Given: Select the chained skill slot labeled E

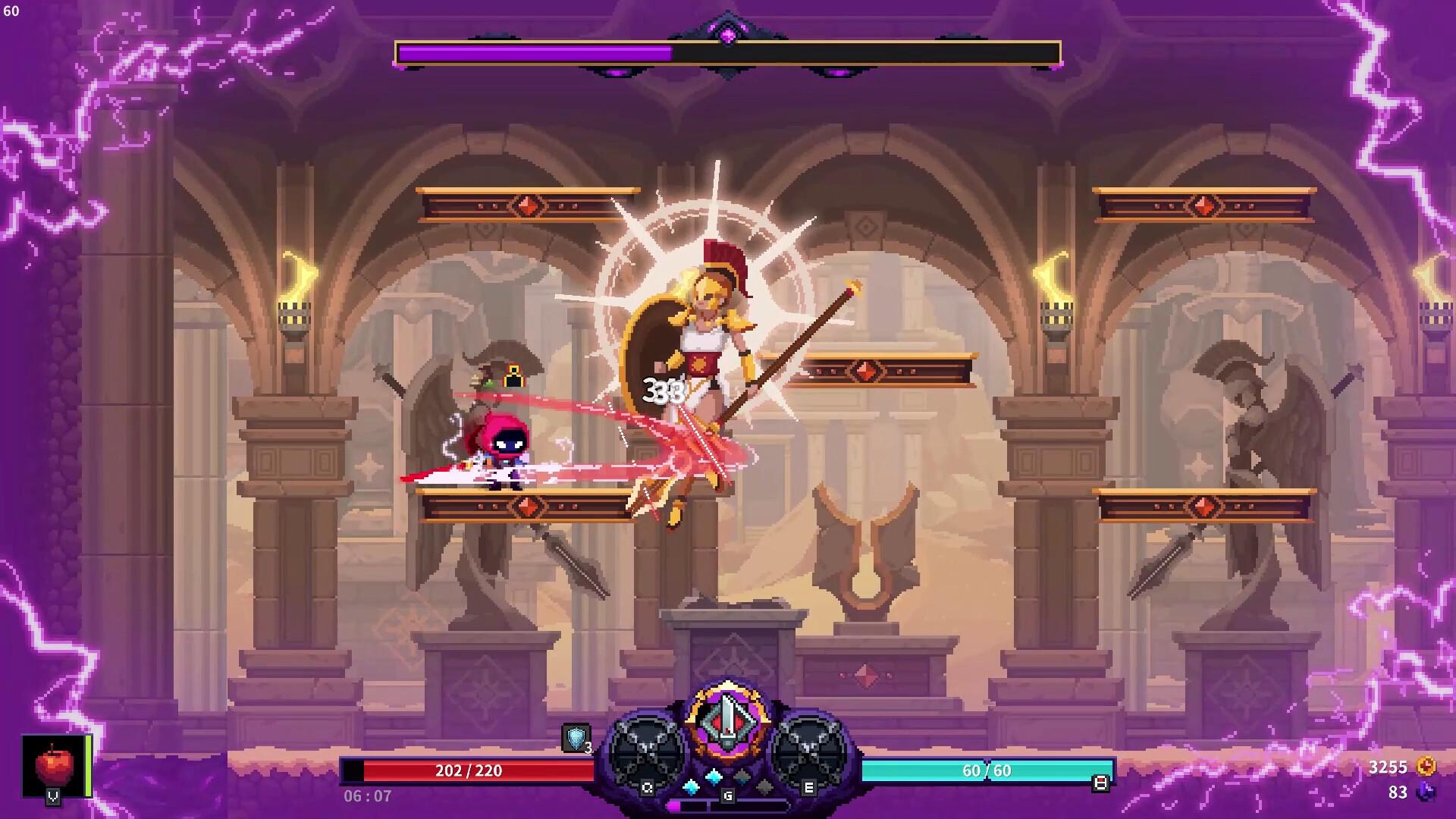Looking at the screenshot, I should 808,752.
